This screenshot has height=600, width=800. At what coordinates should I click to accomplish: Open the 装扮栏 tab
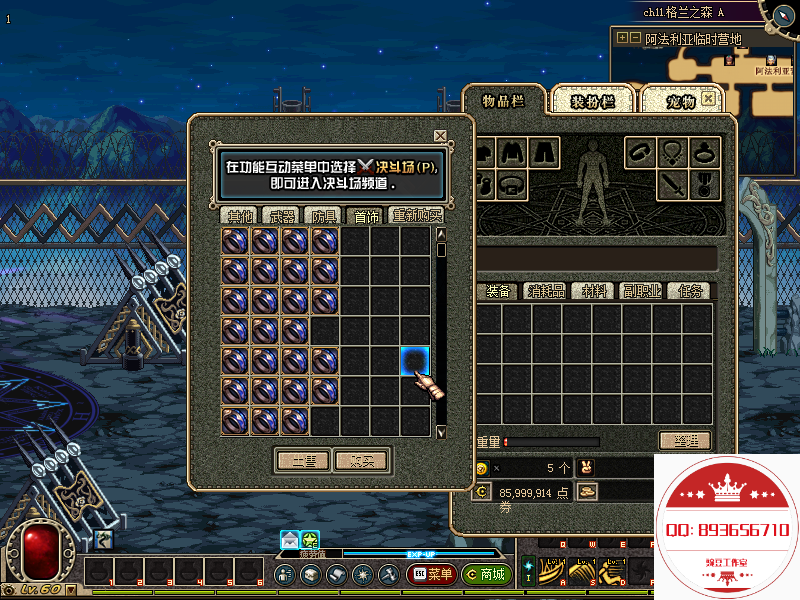point(592,101)
